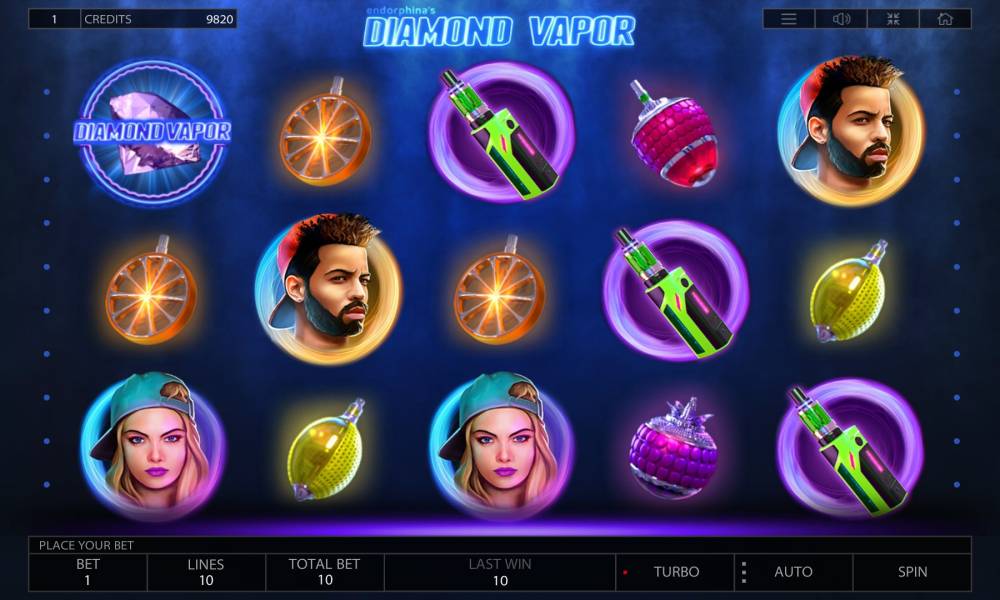Click the Credits display panel
The width and height of the screenshot is (1000, 600).
158,19
